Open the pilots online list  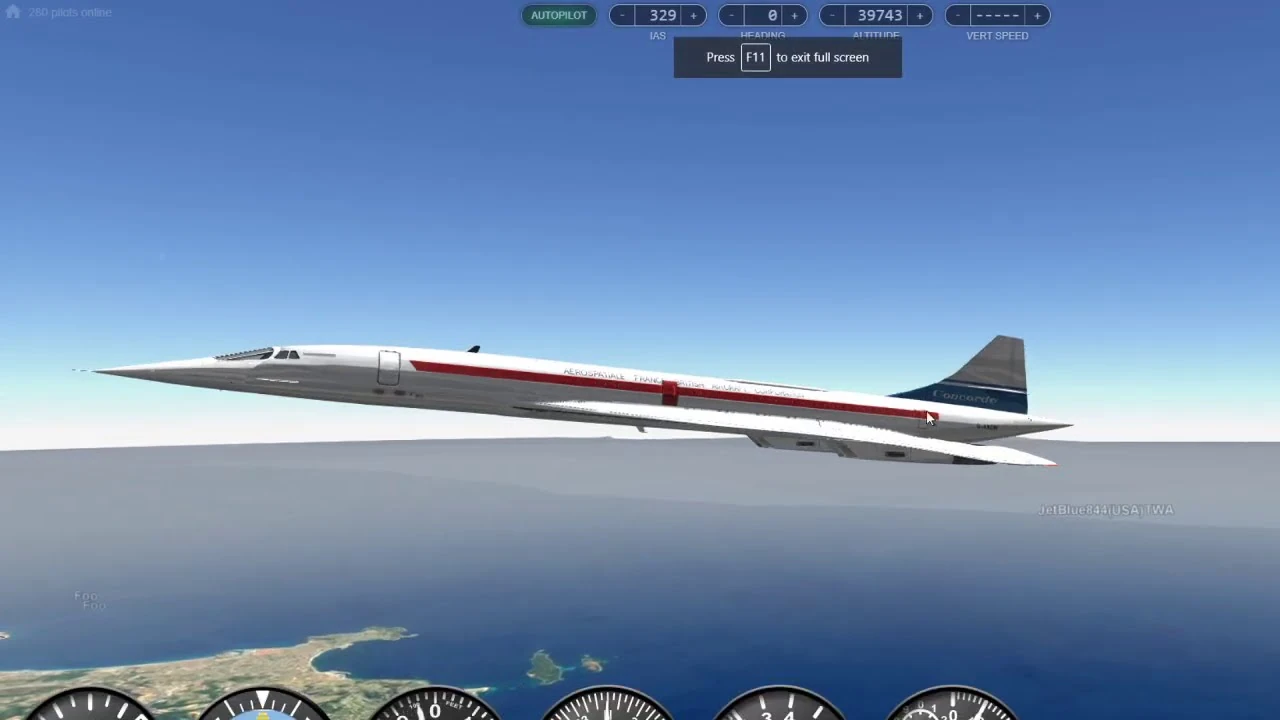(69, 12)
